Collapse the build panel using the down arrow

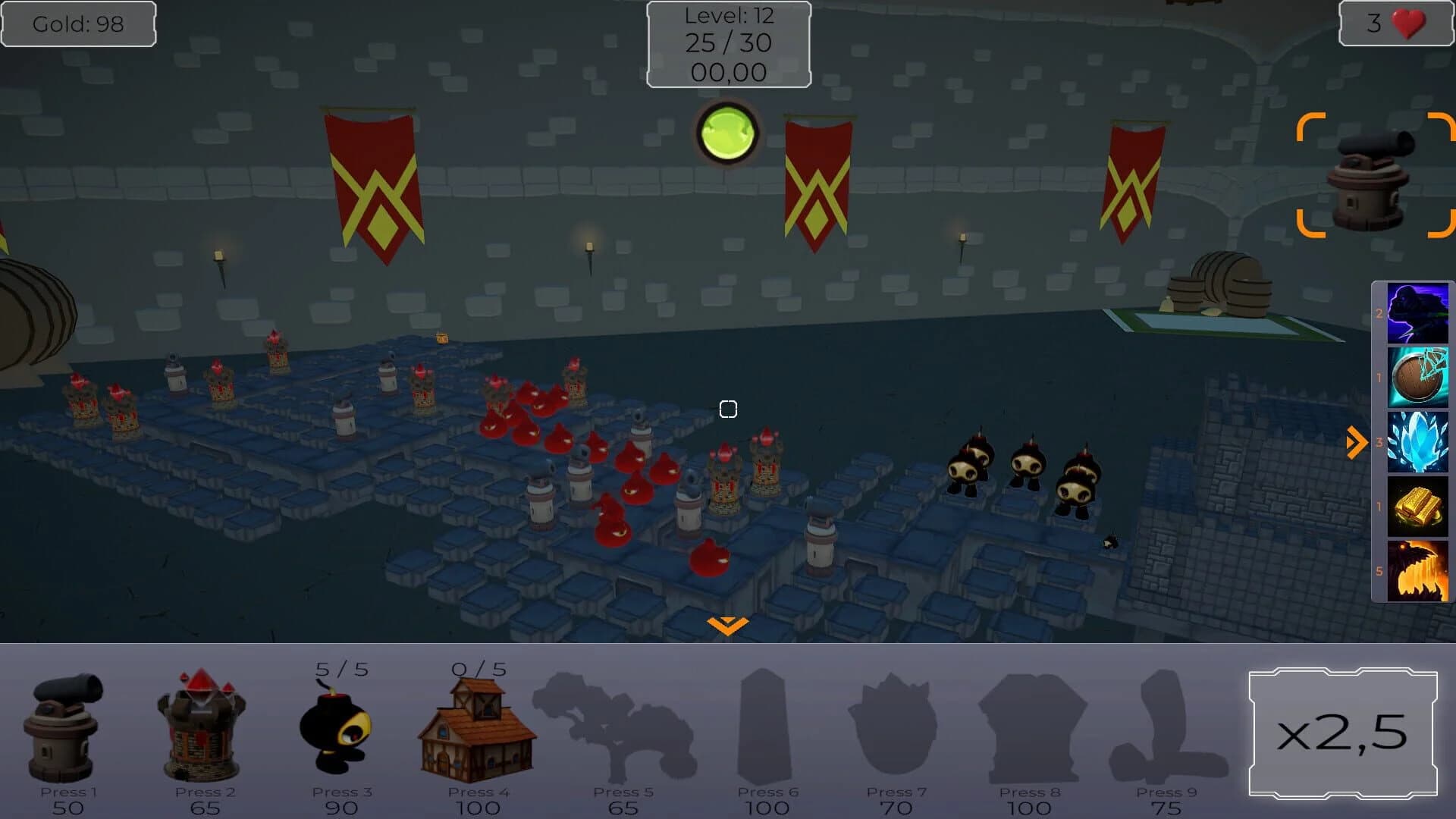click(727, 624)
